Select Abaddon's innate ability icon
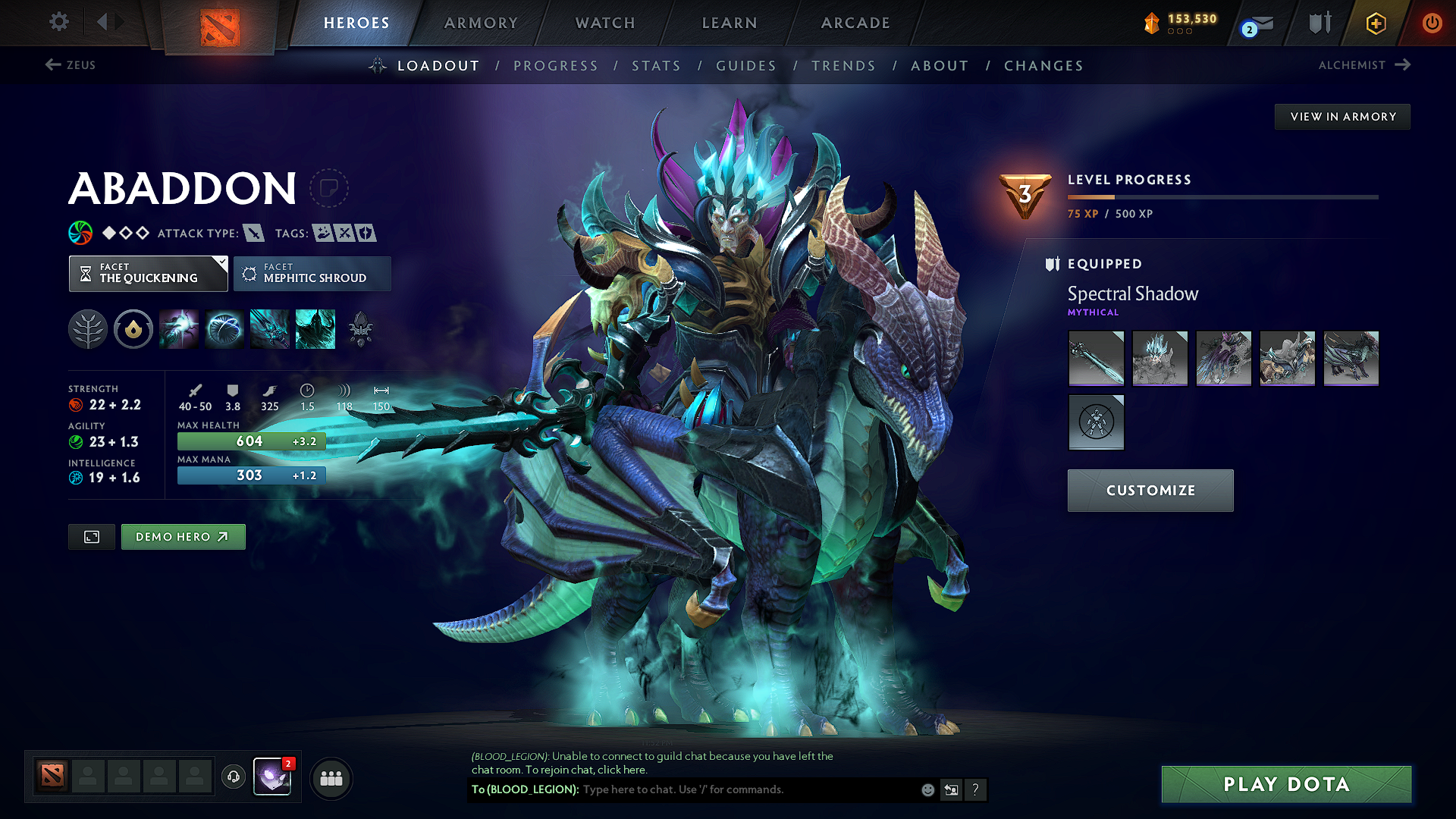This screenshot has width=1456, height=819. (133, 328)
